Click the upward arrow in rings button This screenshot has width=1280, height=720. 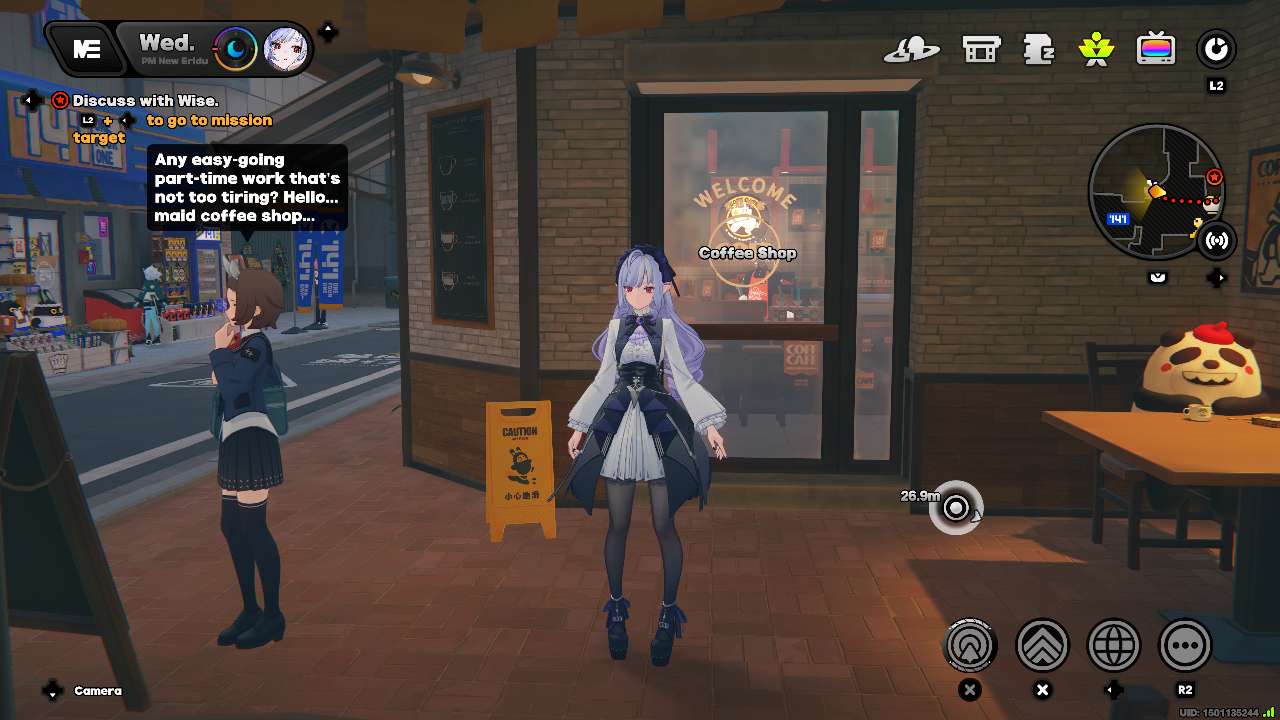(x=970, y=646)
